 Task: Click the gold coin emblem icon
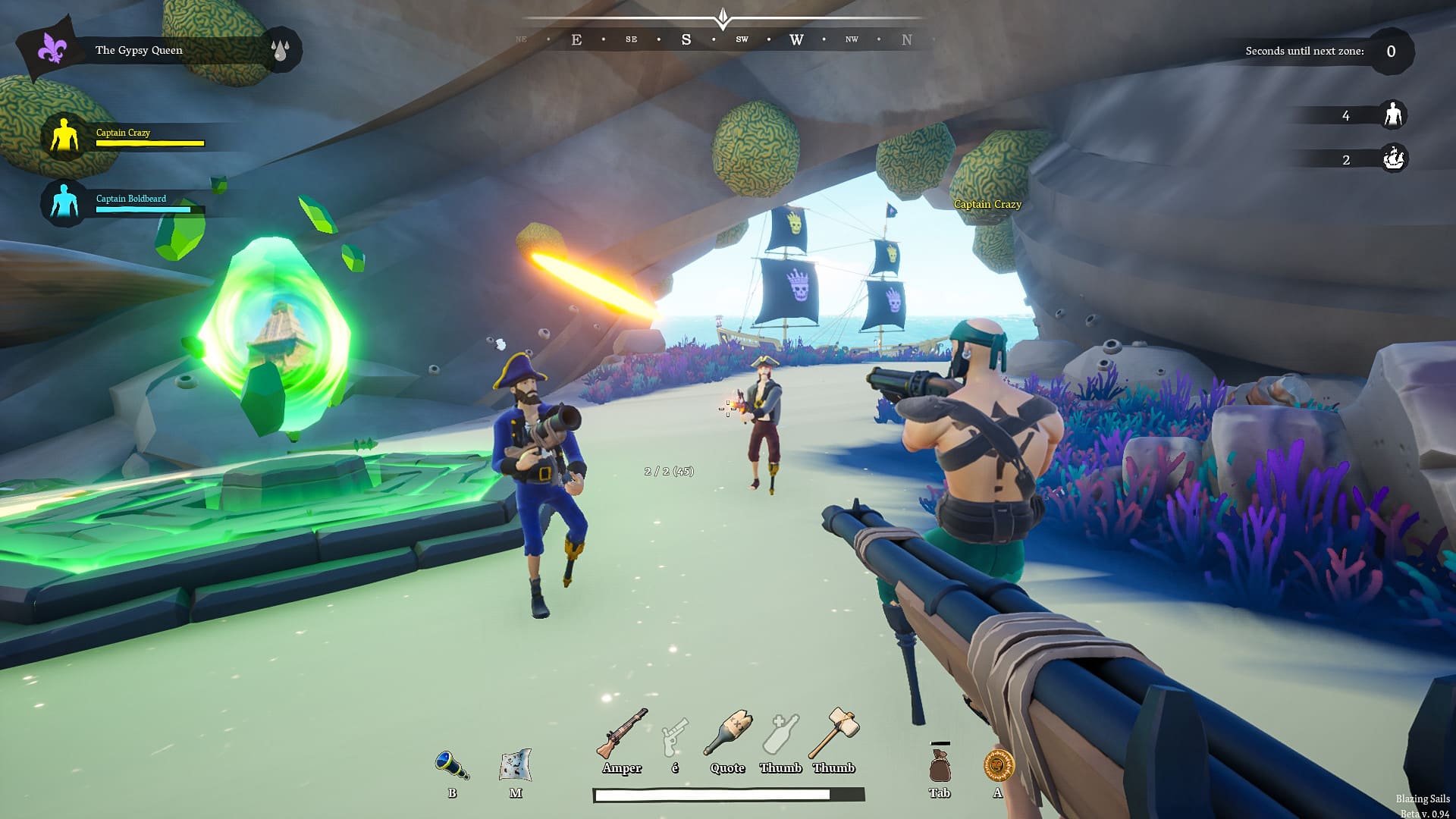(998, 765)
